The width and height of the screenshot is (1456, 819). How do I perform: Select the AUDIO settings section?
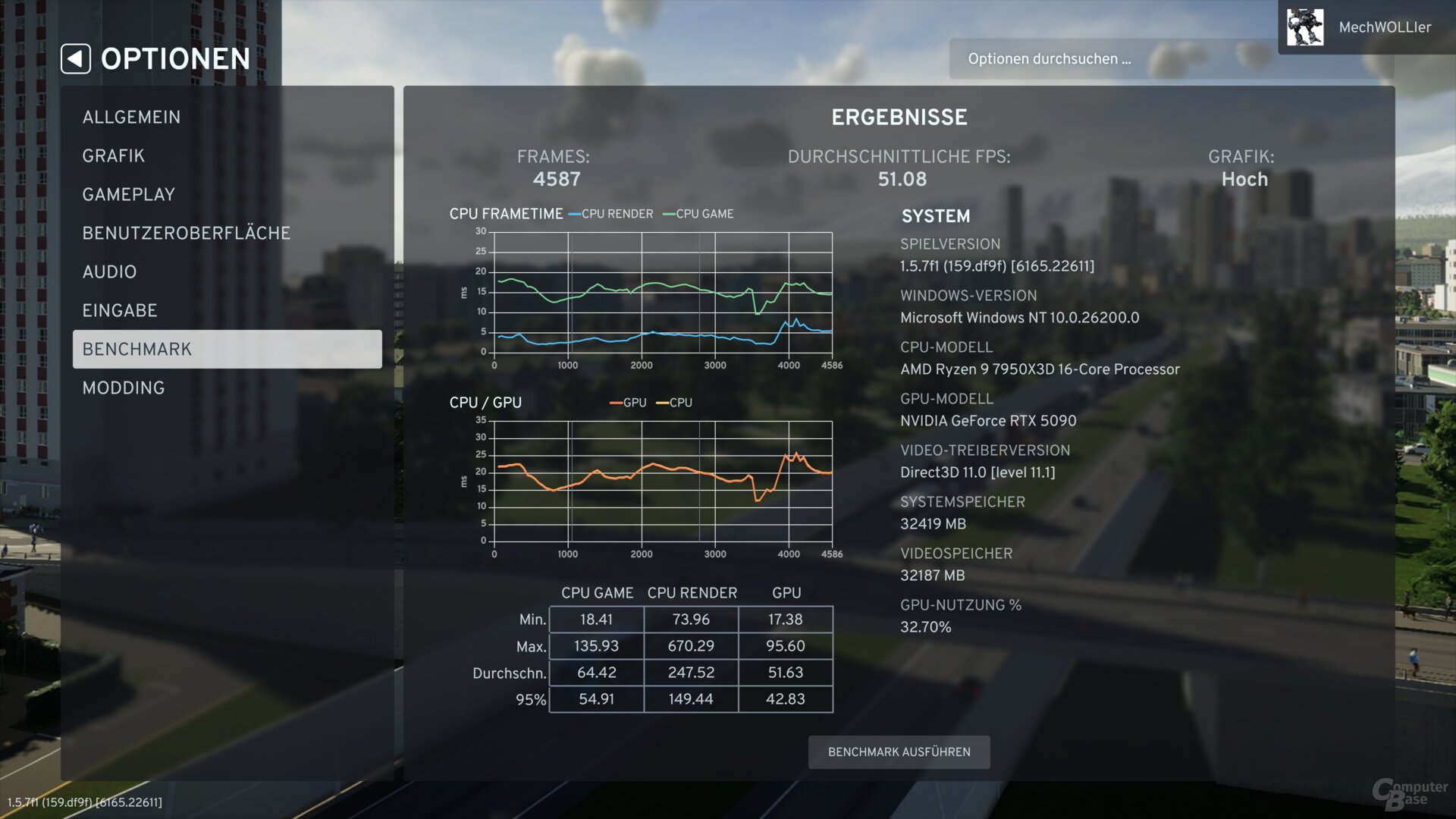109,271
